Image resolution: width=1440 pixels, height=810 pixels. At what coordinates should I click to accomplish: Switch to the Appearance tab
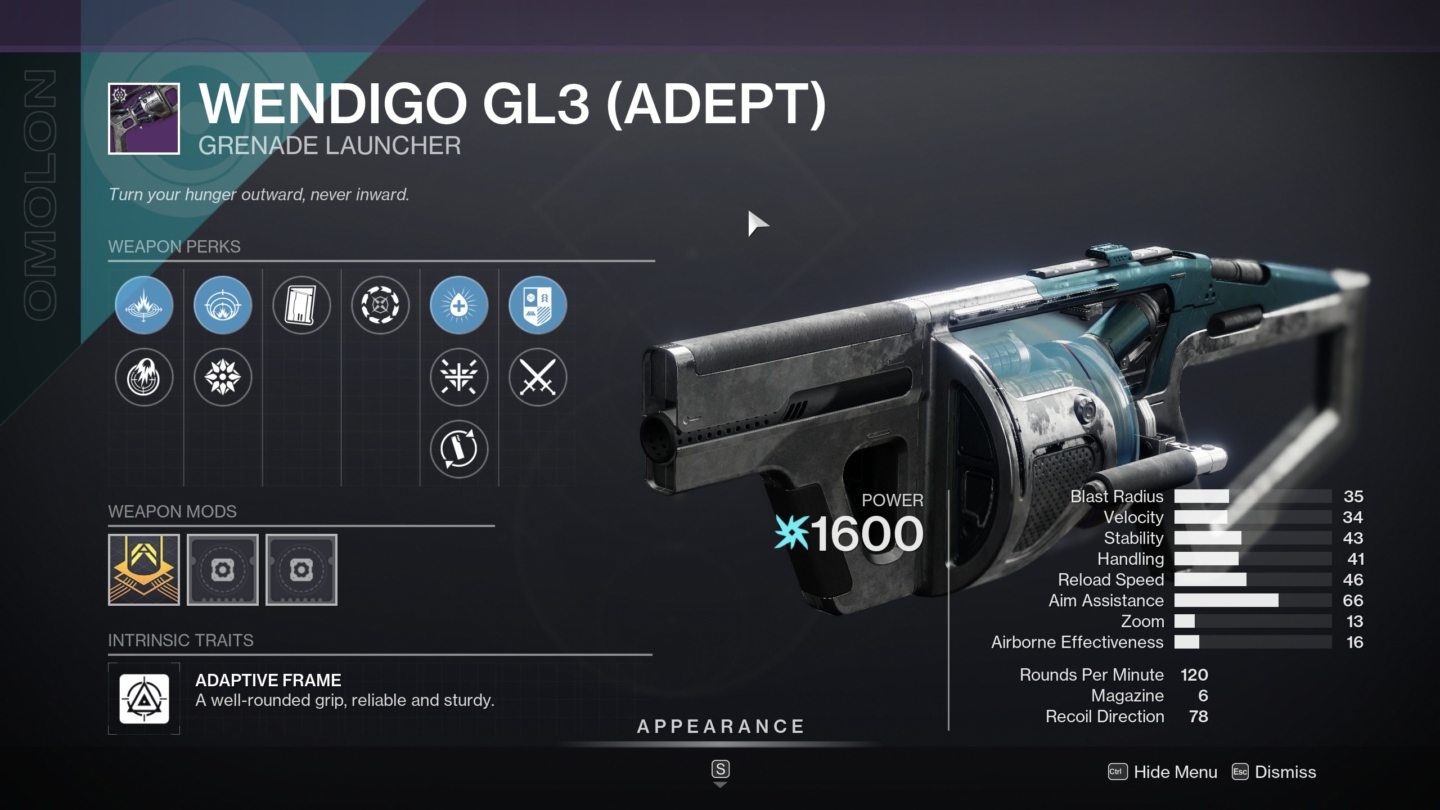(720, 726)
